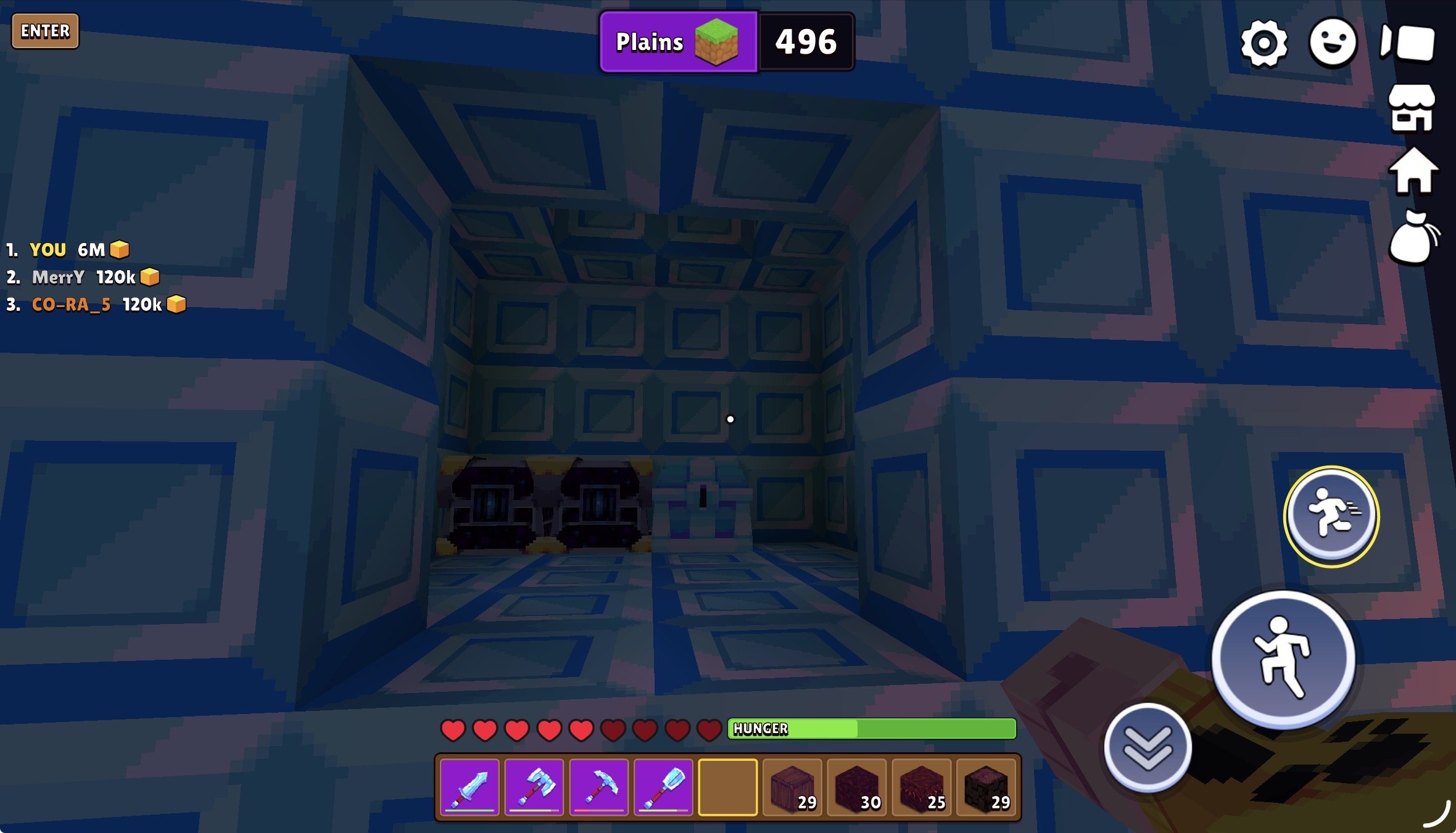This screenshot has width=1456, height=833.
Task: Choose the block stack of 25
Action: pyautogui.click(x=921, y=787)
